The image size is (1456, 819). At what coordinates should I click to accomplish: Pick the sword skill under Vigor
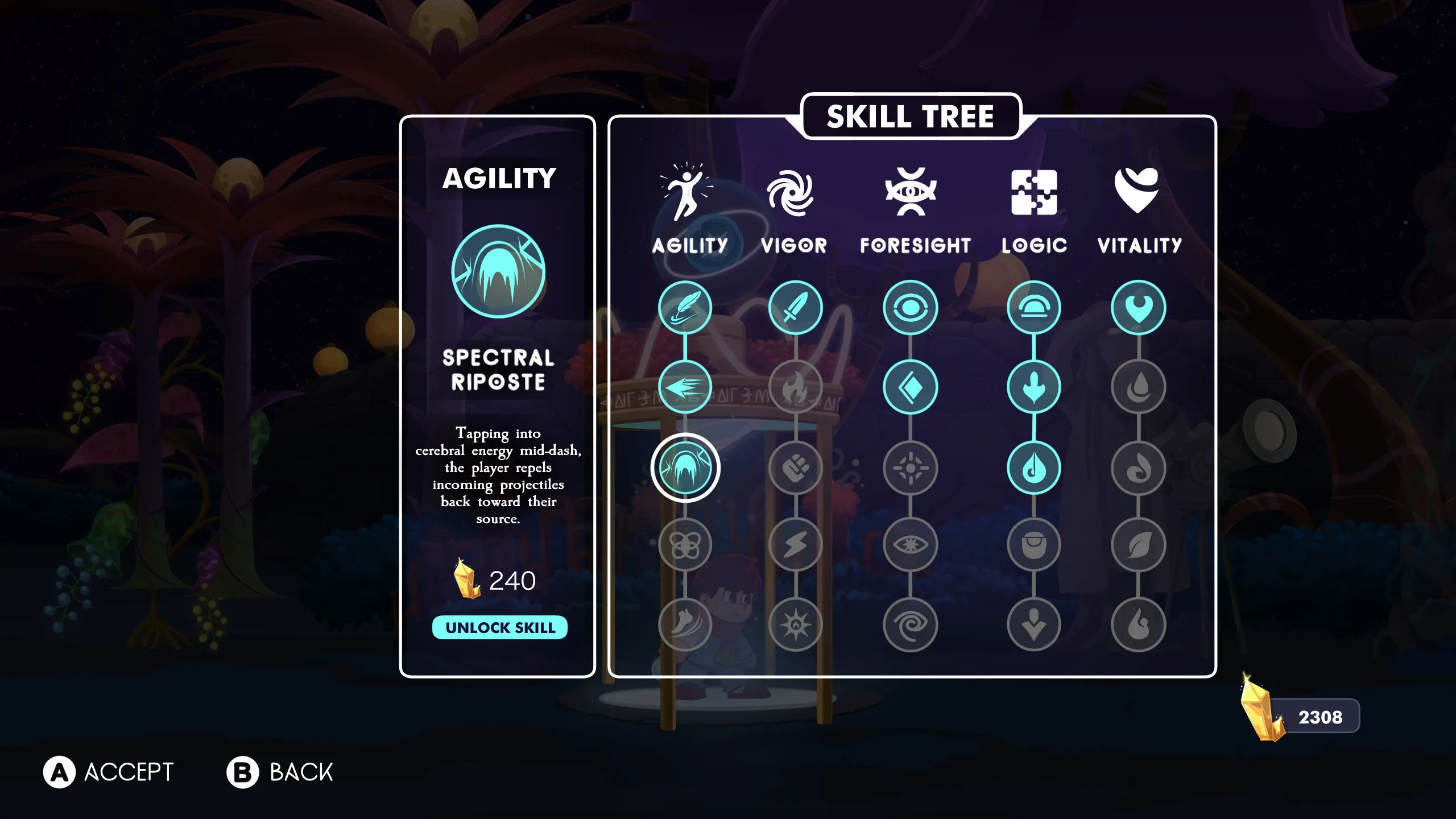coord(795,308)
